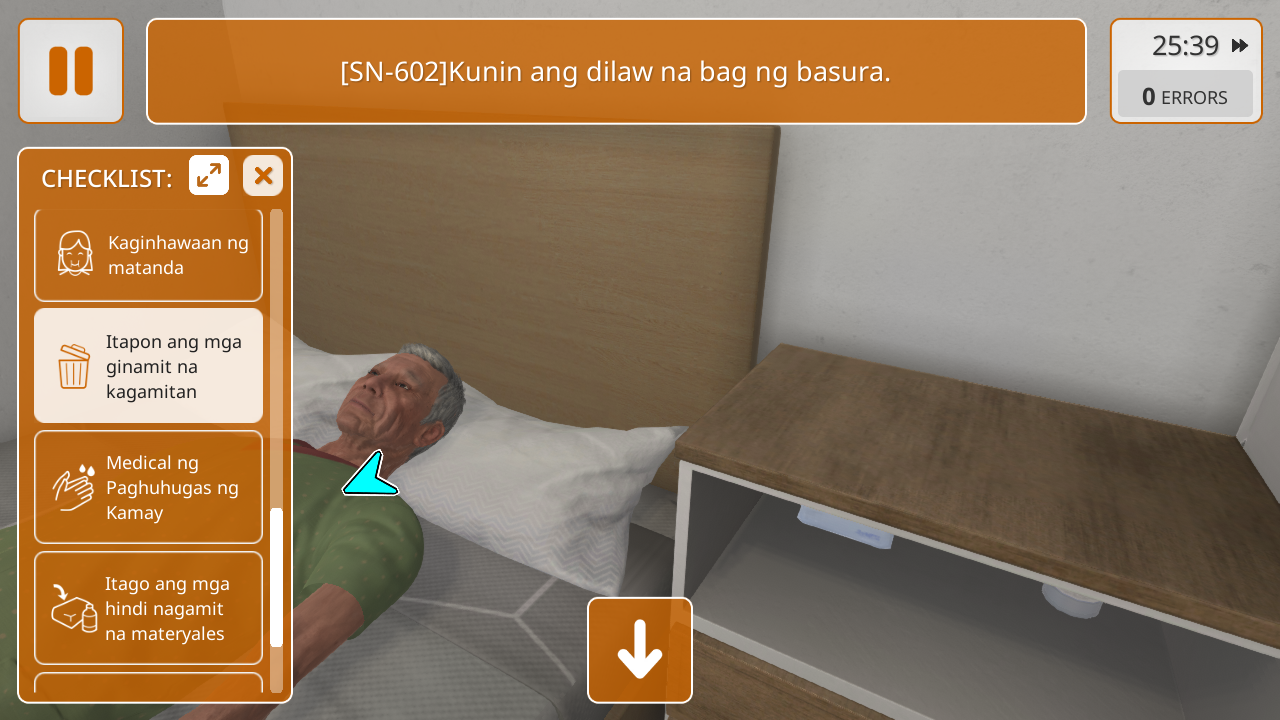
Task: Open 'Itapon ang mga ginamit na kagamitan' step
Action: tap(149, 366)
